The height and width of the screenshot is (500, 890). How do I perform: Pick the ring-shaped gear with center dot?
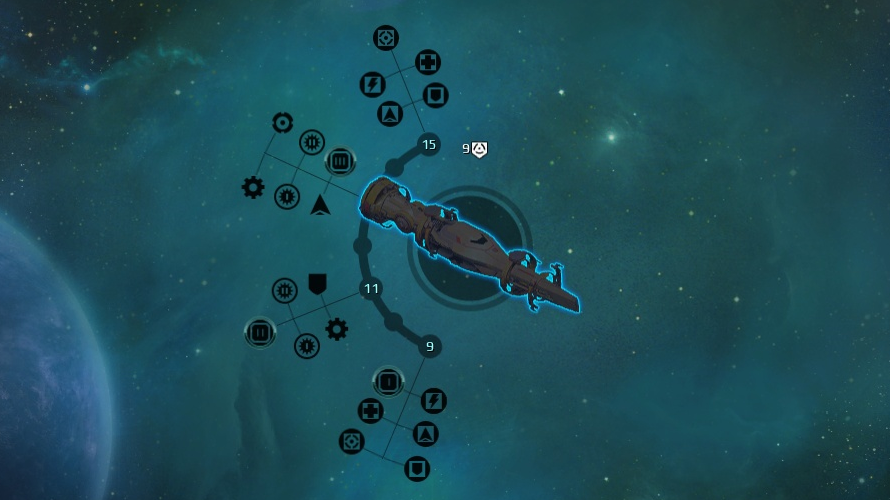283,123
